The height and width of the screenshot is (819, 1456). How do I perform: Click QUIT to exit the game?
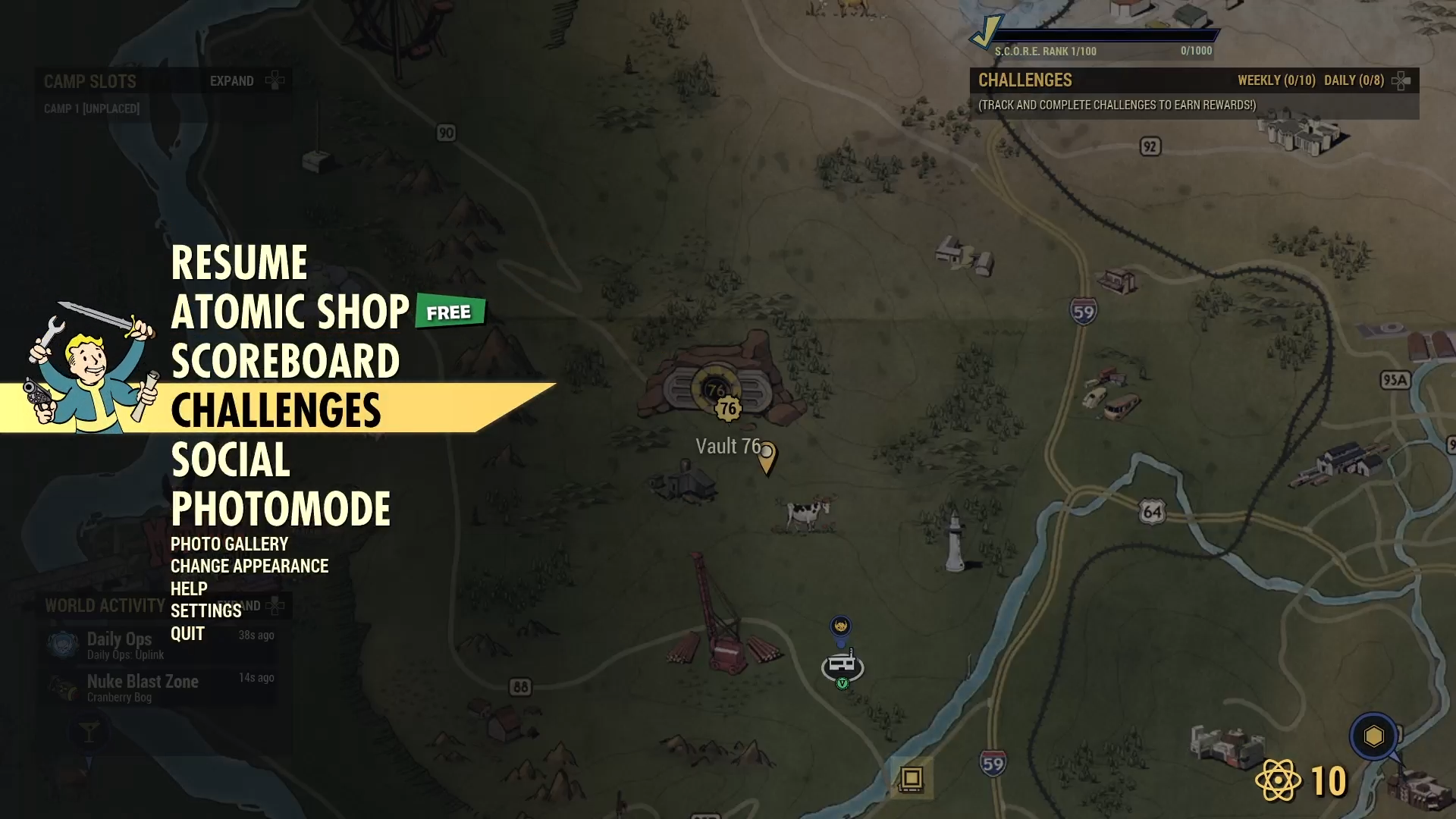[x=188, y=634]
